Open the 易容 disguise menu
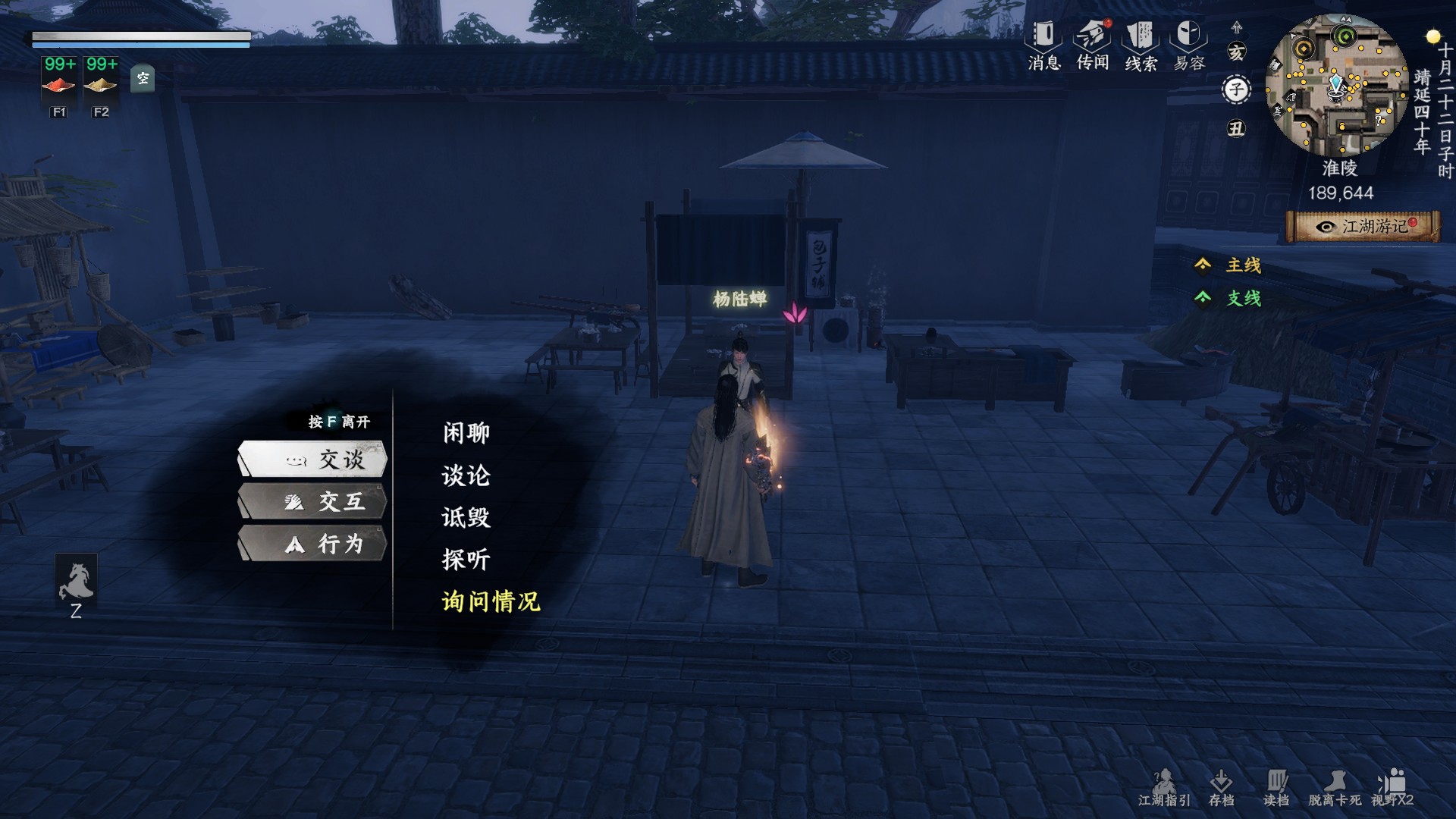Image resolution: width=1456 pixels, height=819 pixels. (x=1189, y=45)
